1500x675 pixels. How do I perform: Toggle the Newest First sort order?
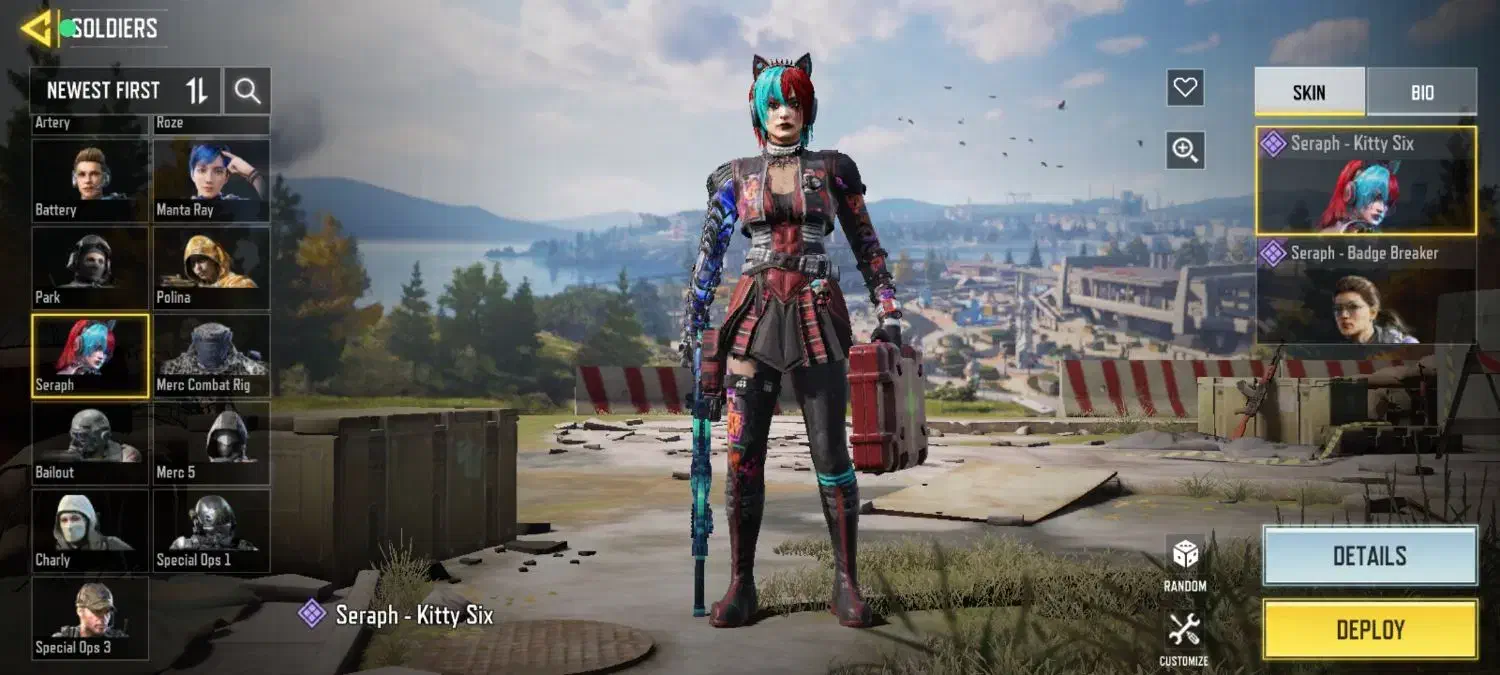point(197,92)
